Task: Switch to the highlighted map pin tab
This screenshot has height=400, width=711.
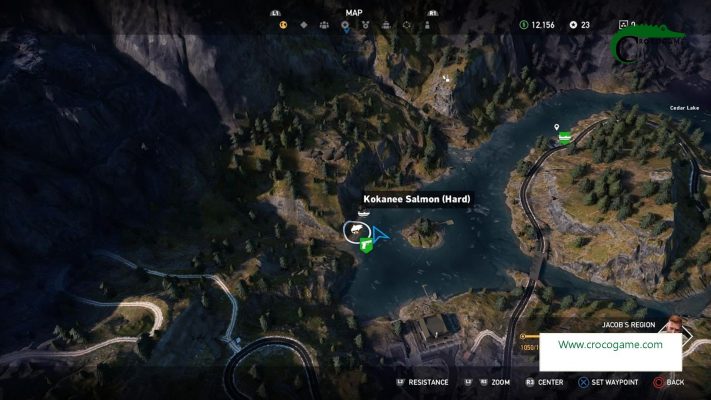Action: tap(345, 26)
